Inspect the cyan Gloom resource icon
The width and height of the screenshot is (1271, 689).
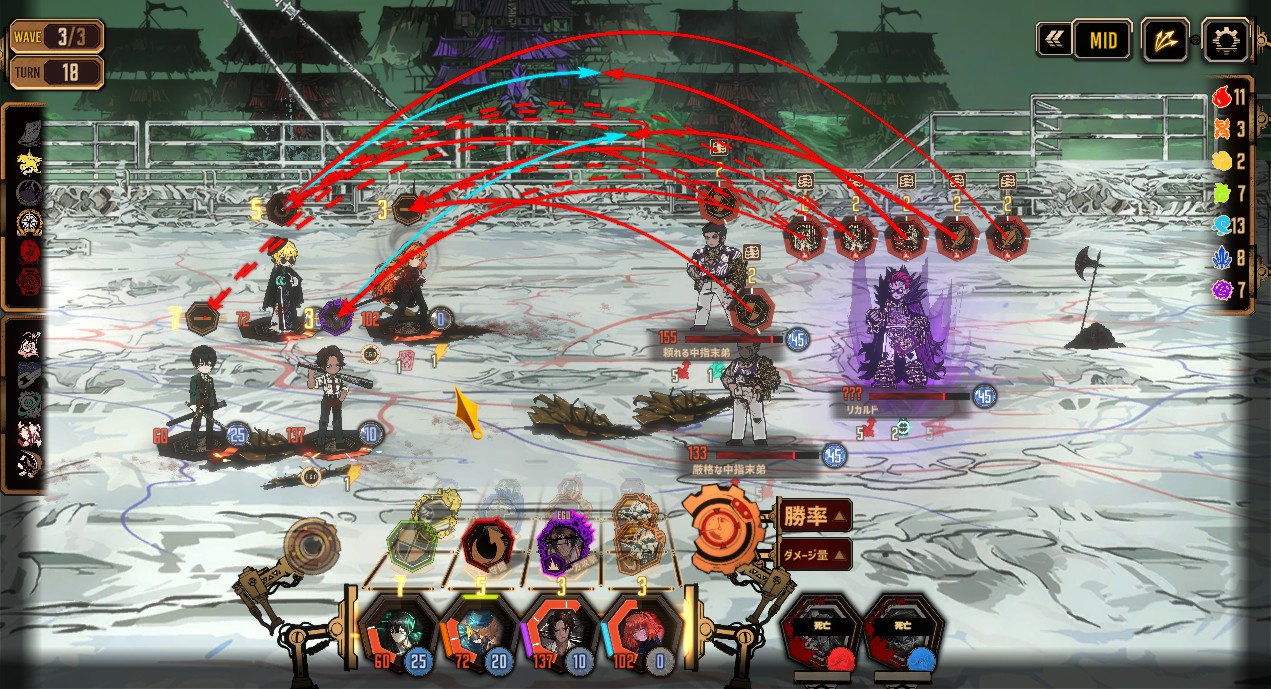coord(1221,226)
